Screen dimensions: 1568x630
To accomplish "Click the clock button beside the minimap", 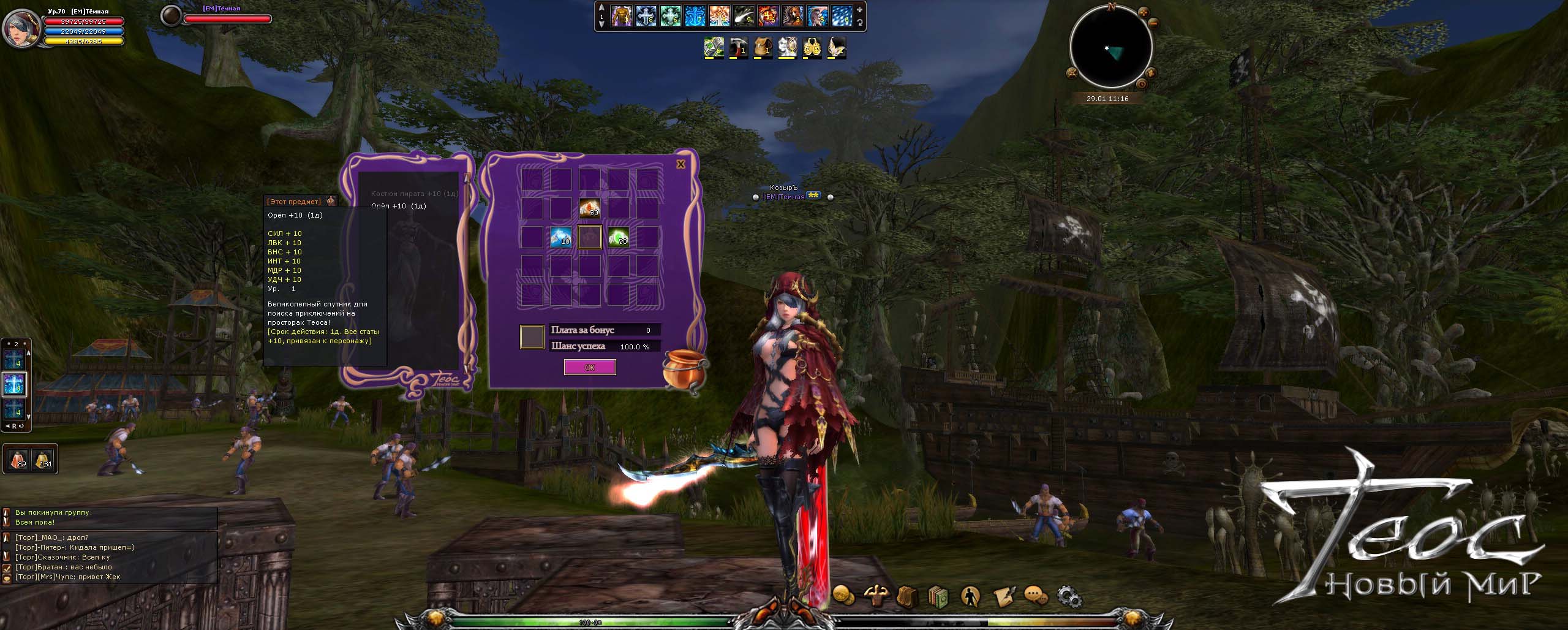I will 1143,84.
